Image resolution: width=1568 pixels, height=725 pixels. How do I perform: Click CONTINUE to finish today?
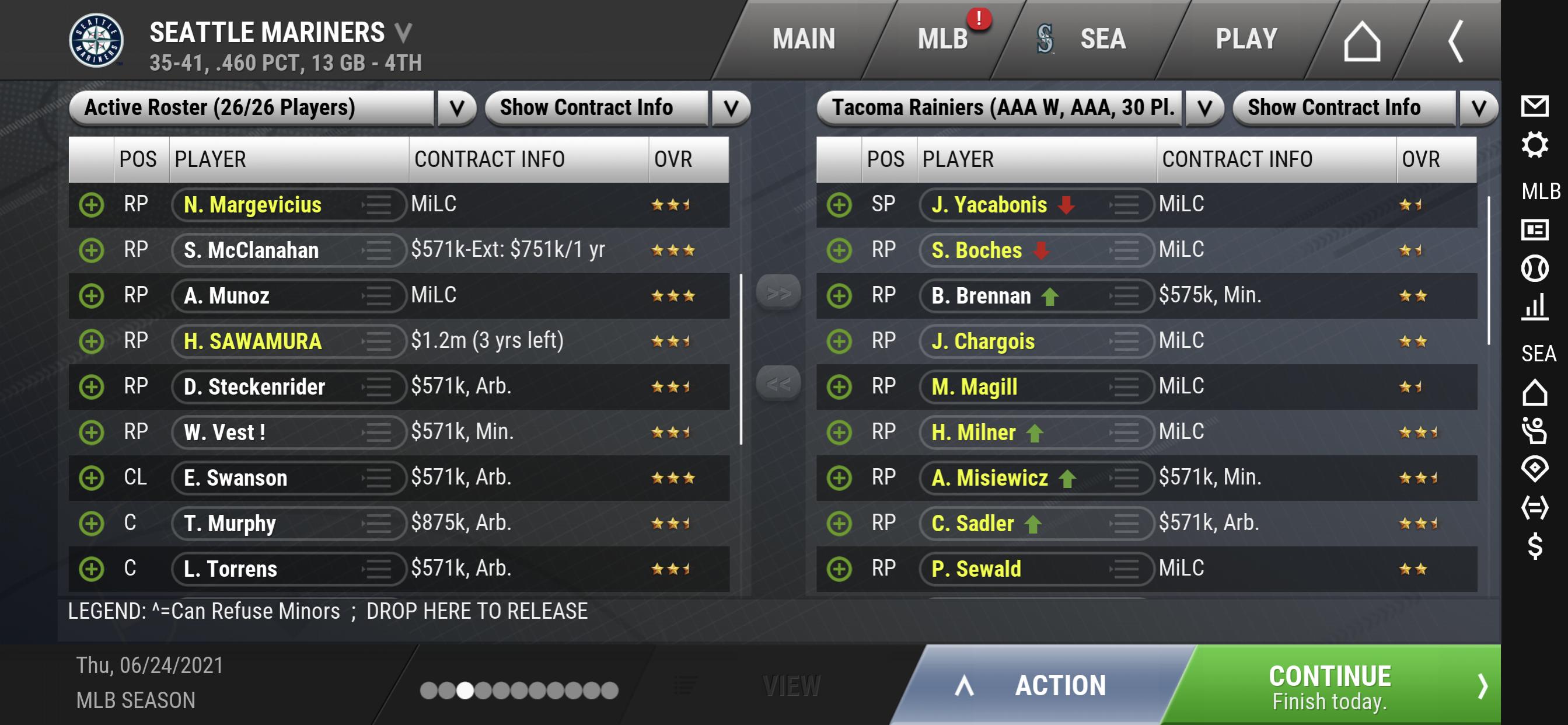[x=1330, y=686]
